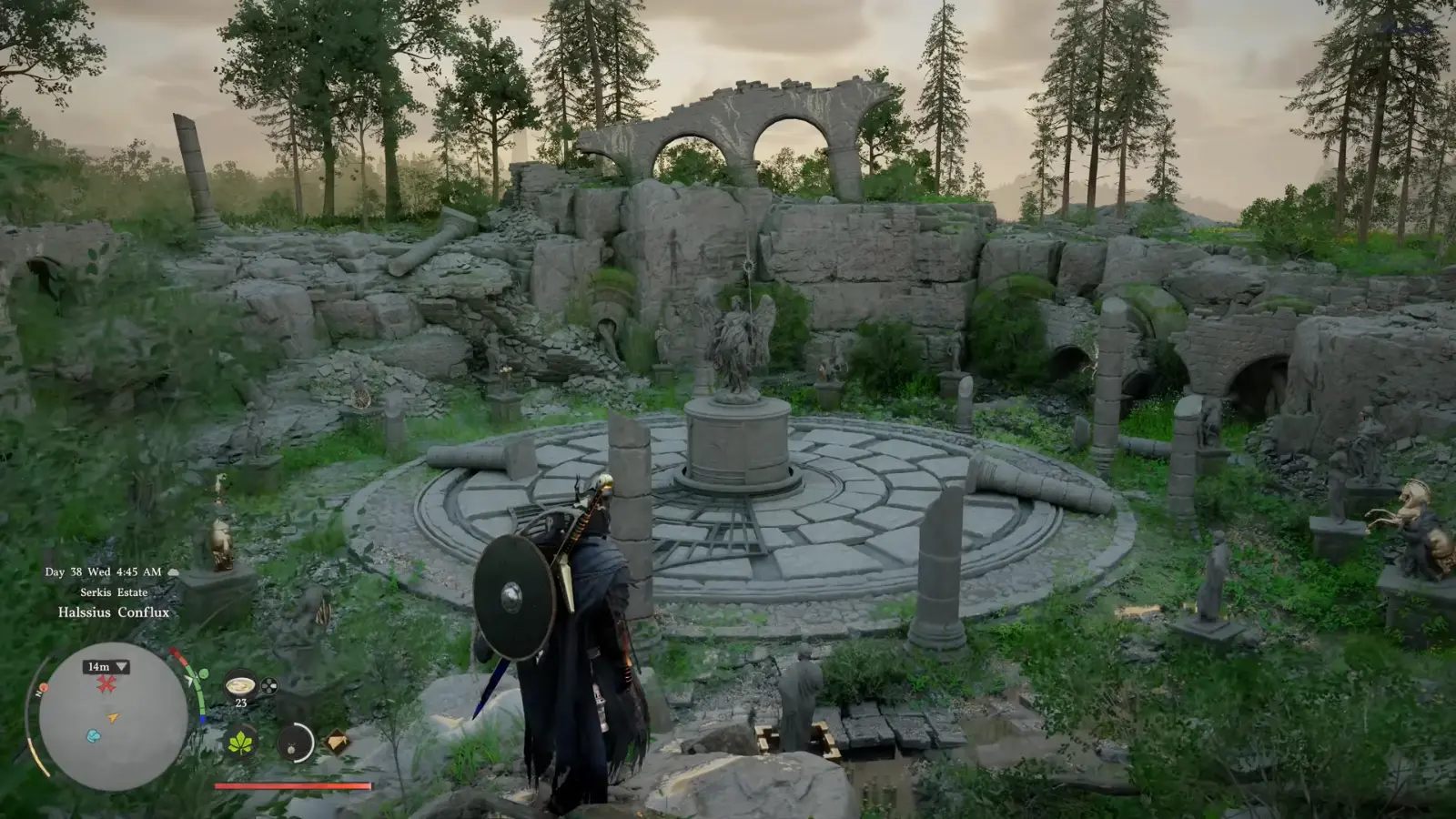Select the red X marker on minimap
The image size is (1456, 819).
pyautogui.click(x=106, y=684)
